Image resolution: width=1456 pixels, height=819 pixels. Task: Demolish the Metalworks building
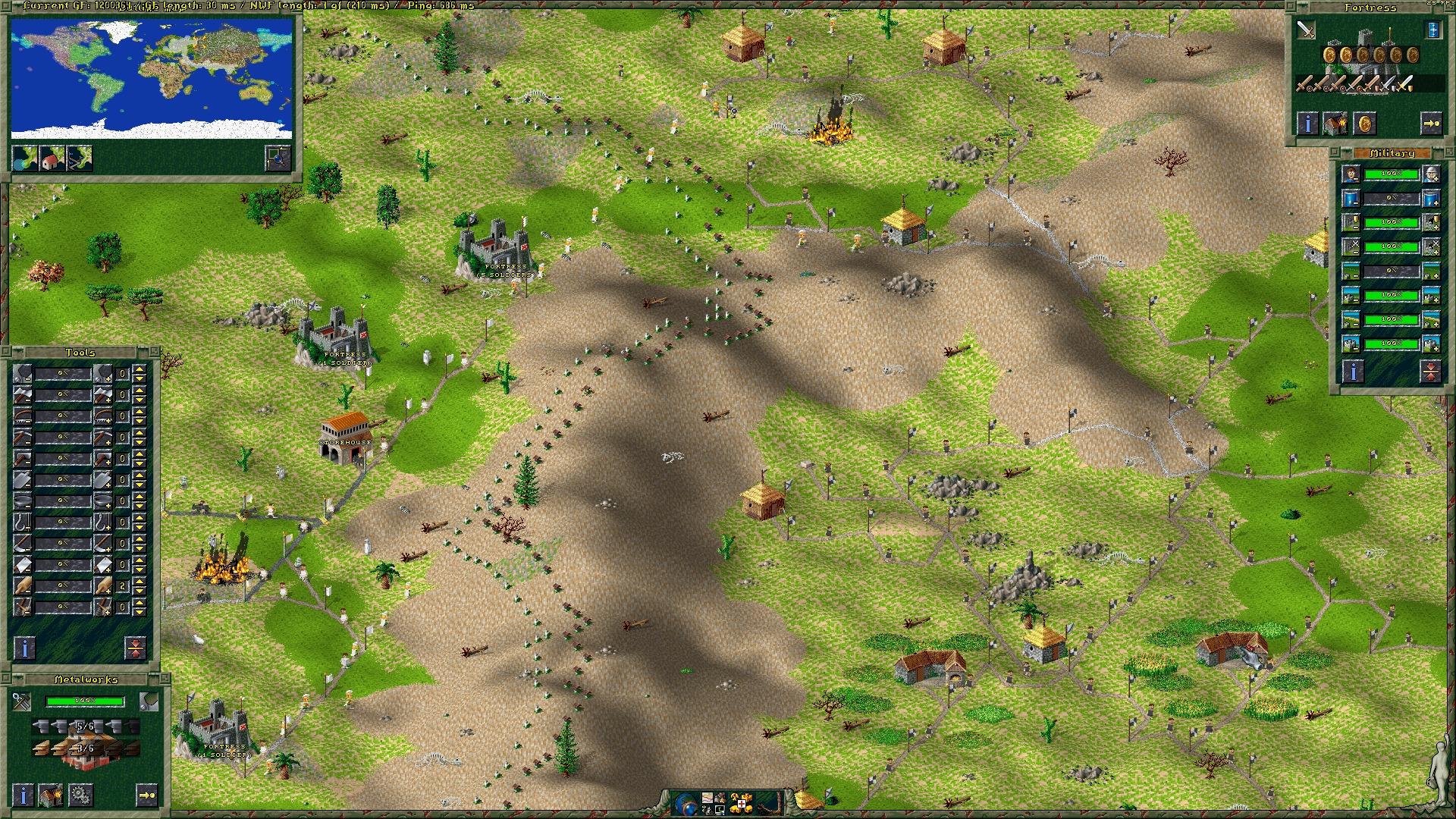pos(51,795)
